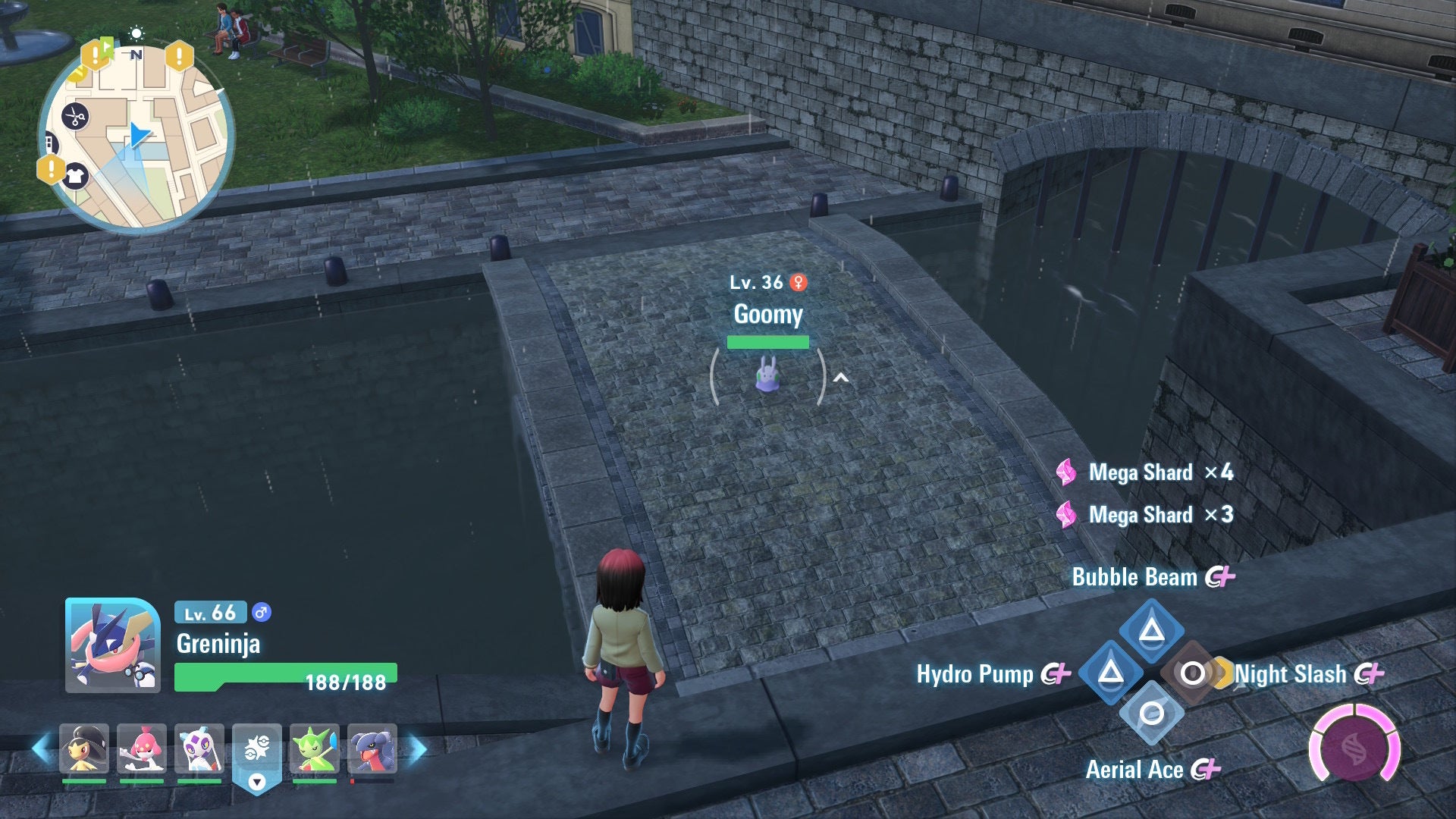Select the t-shirt clothing shop map marker
The width and height of the screenshot is (1456, 819).
tap(74, 177)
